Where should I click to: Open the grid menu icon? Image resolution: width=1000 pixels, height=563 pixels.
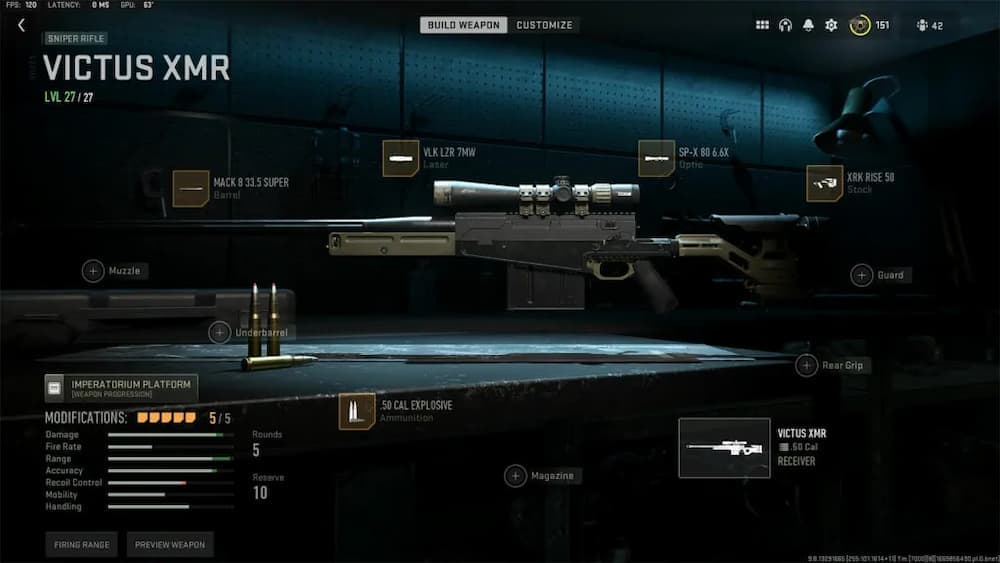(762, 25)
